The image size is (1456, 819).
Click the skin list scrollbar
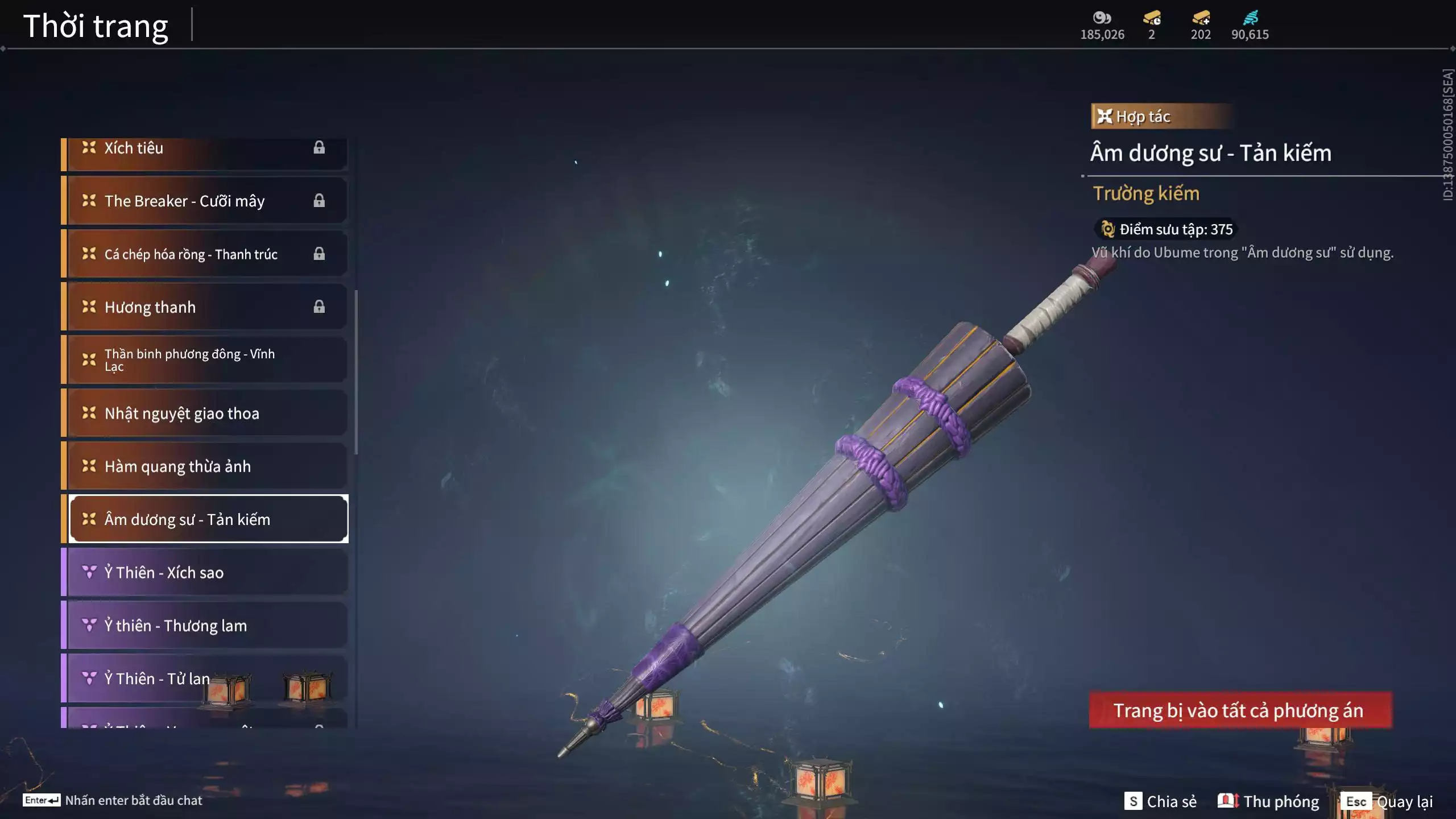click(356, 373)
